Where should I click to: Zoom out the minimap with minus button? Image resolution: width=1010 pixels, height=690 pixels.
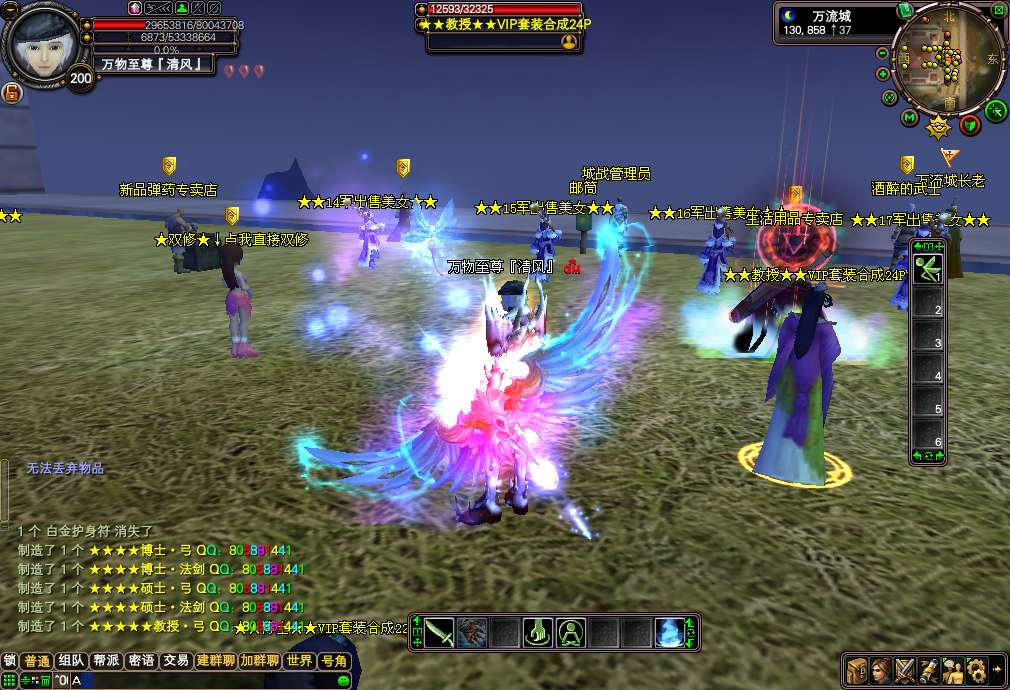pyautogui.click(x=883, y=53)
